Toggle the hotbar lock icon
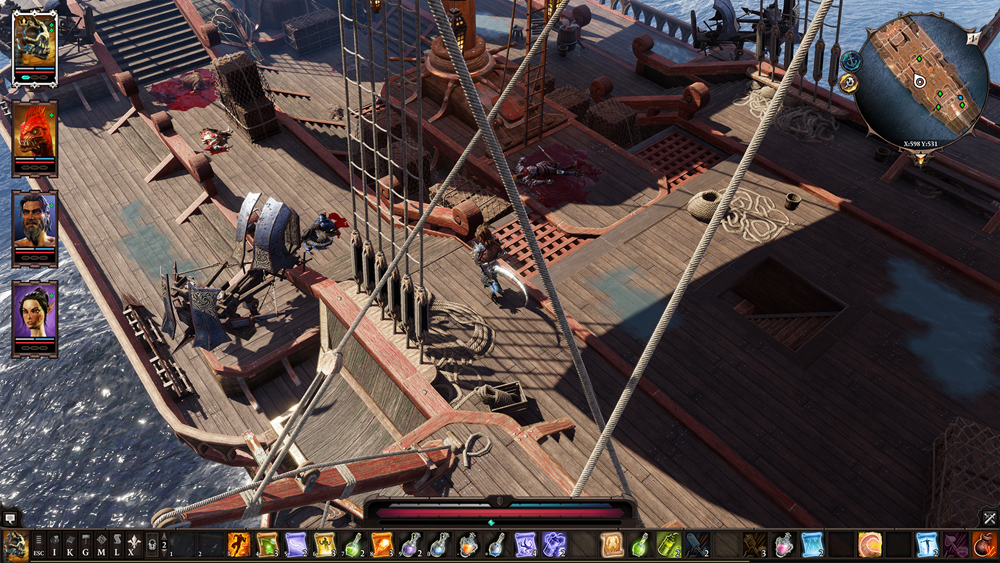Viewport: 1000px width, 563px height. pyautogui.click(x=152, y=546)
